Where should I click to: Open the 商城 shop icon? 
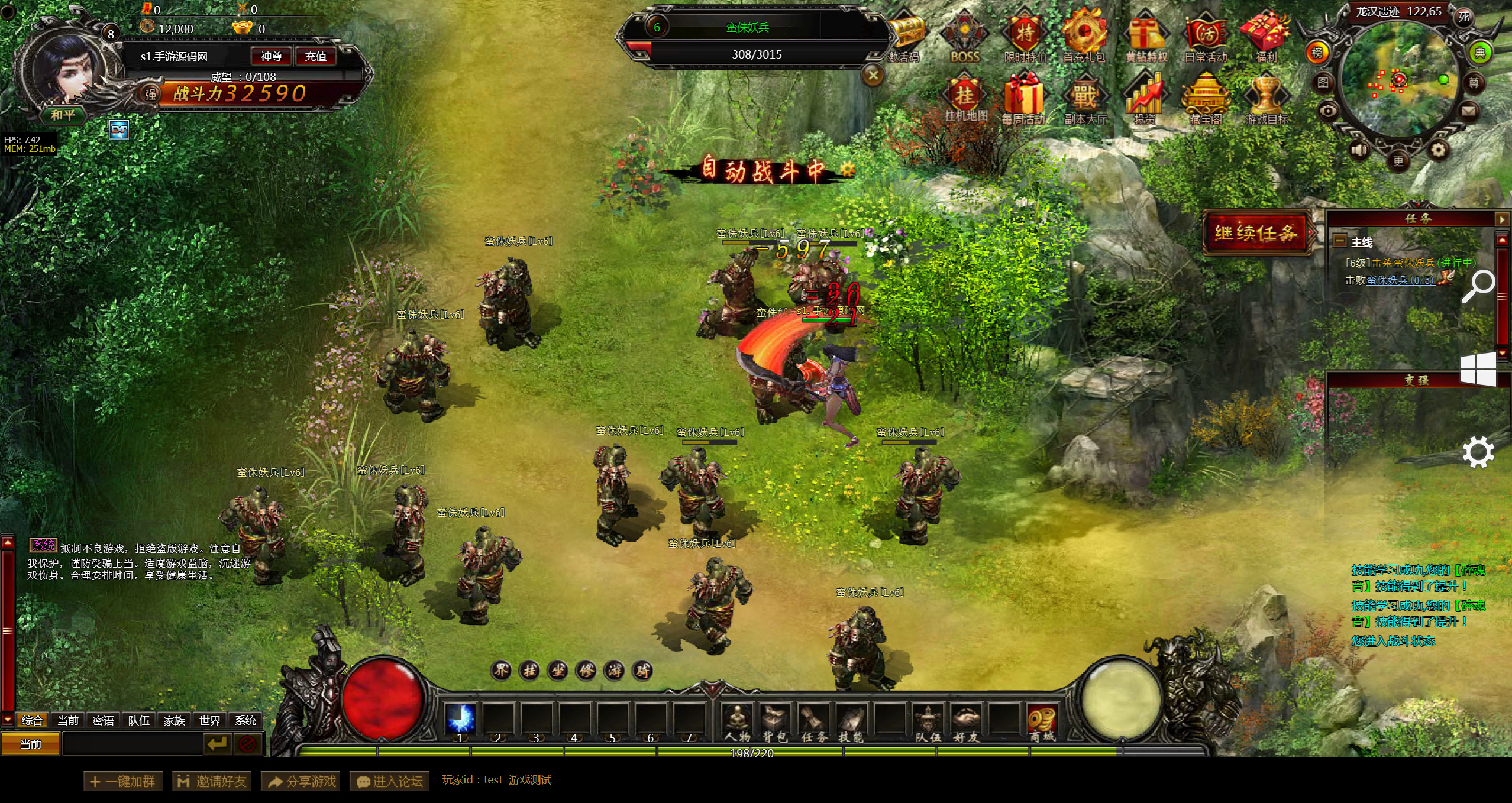pos(1042,721)
